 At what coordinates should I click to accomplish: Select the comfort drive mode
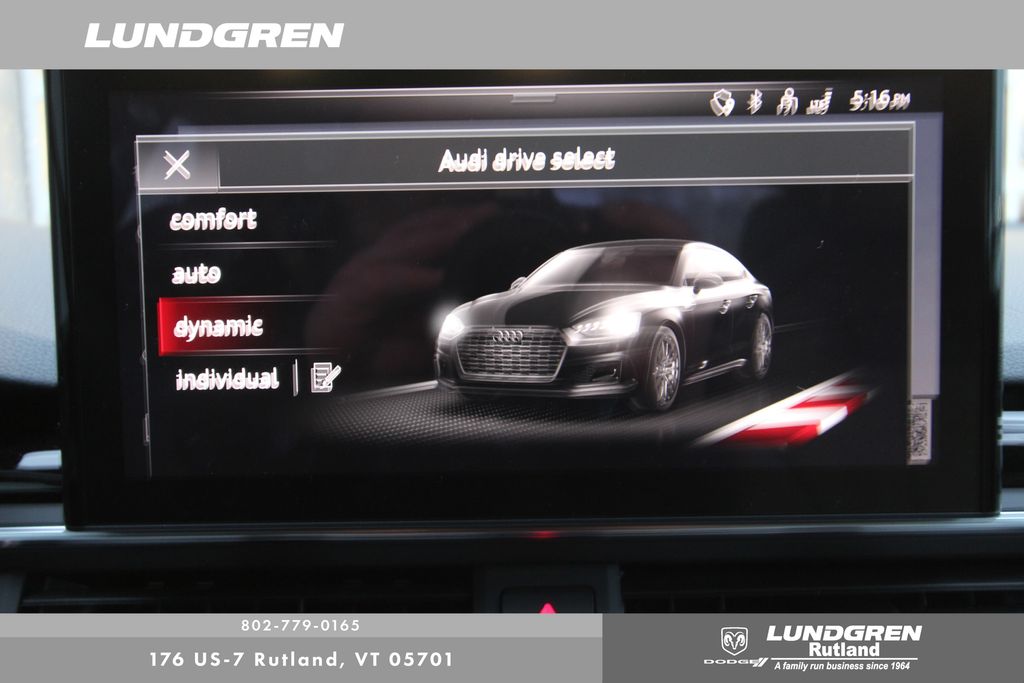click(x=213, y=220)
